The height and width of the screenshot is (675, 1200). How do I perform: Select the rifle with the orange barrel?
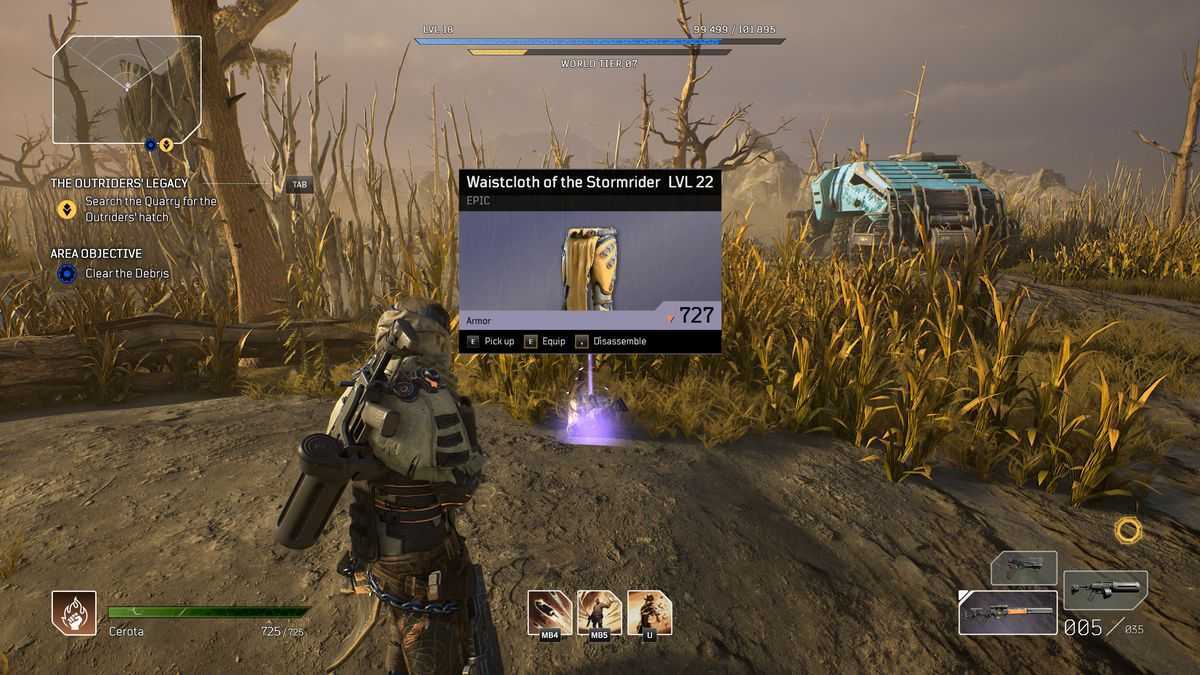[x=1006, y=611]
